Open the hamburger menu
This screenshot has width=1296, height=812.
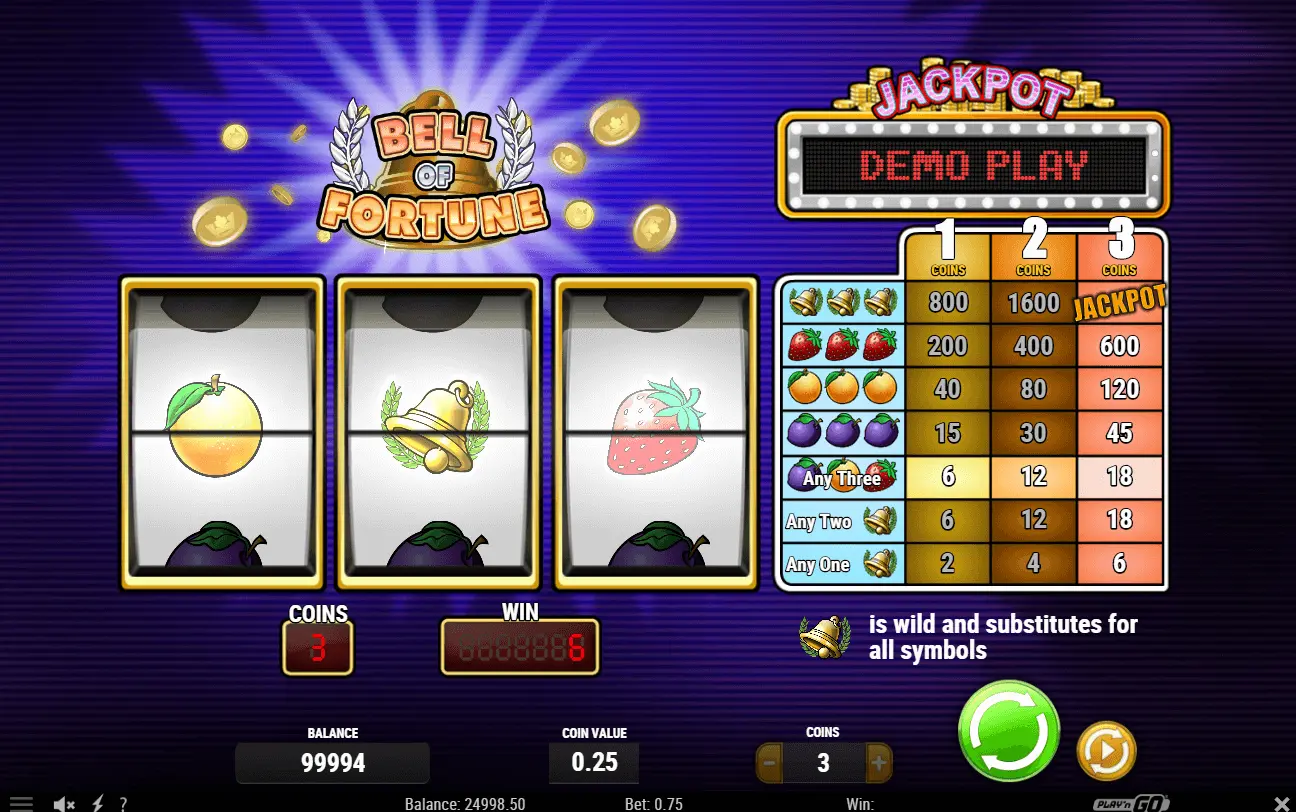point(21,803)
